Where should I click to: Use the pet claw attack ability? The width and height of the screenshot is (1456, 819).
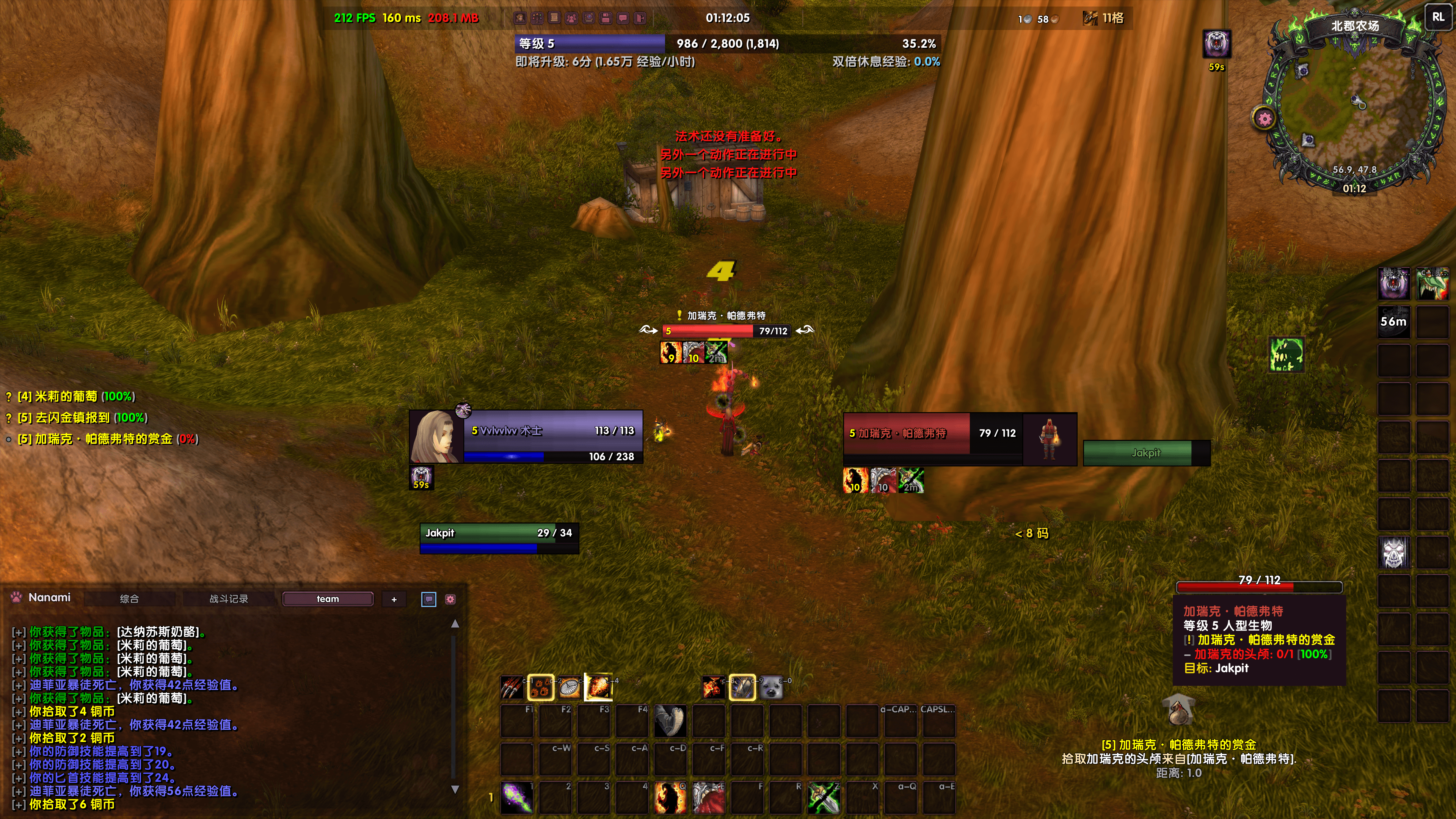(512, 687)
